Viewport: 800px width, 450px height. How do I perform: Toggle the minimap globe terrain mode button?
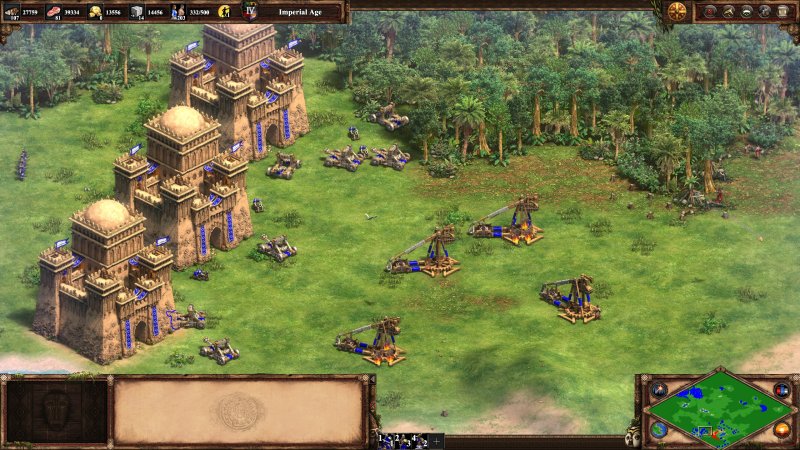coord(659,429)
